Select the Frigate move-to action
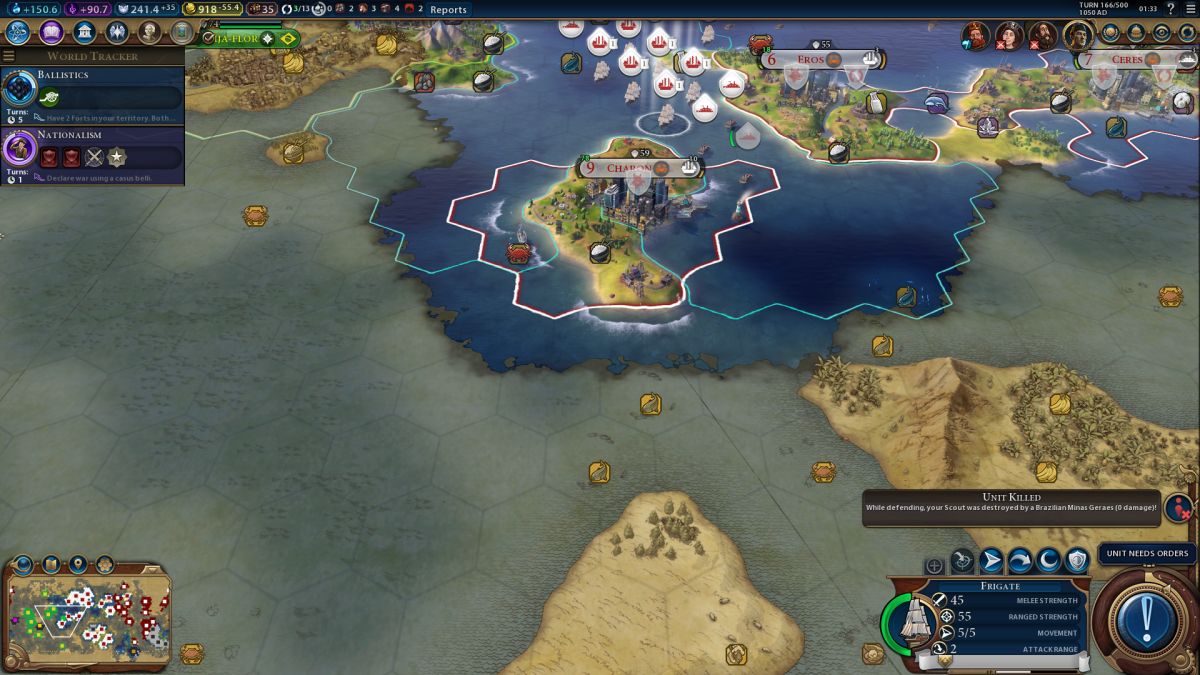Viewport: 1200px width, 675px height. pyautogui.click(x=991, y=560)
